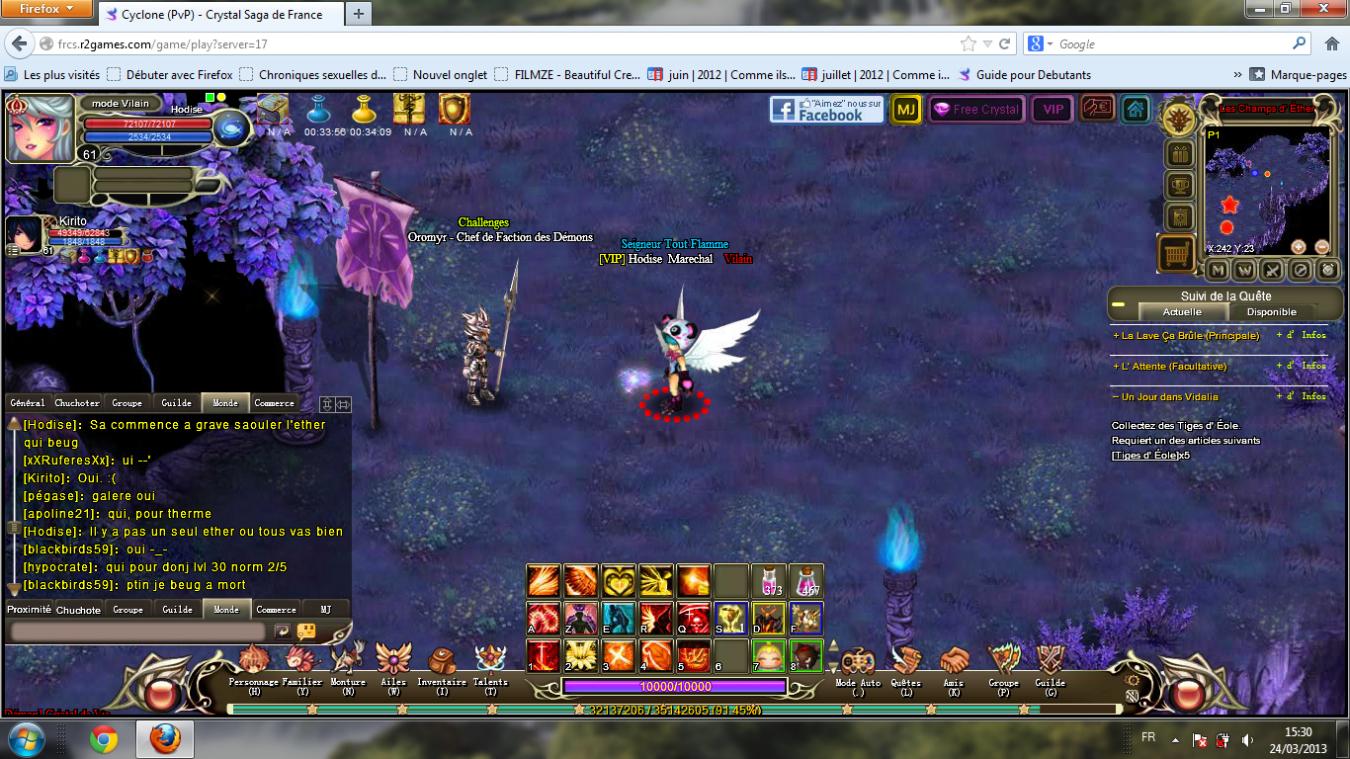Show the Disponible quests tab

click(x=1271, y=312)
